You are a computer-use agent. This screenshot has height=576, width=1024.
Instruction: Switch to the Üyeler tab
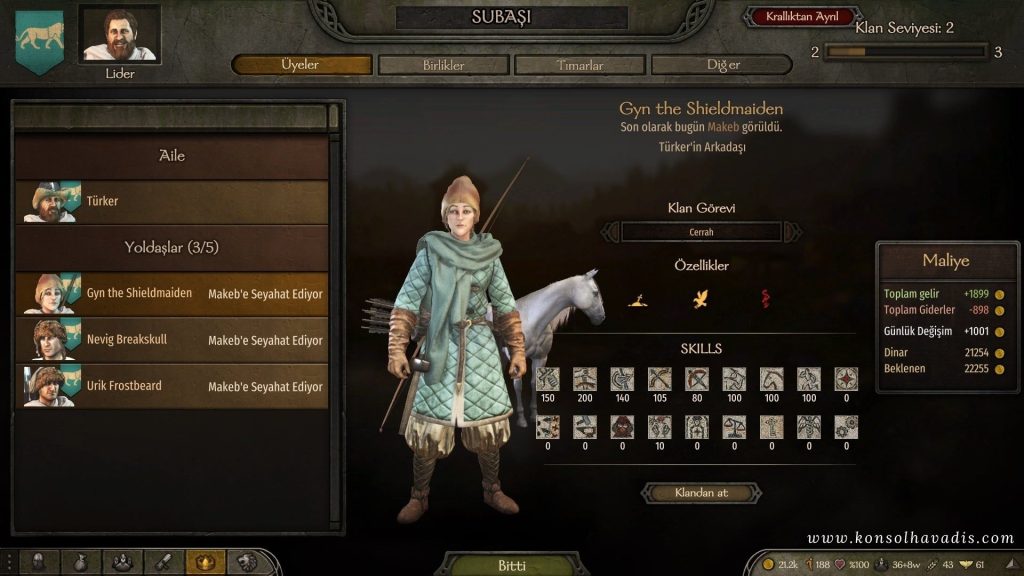tap(301, 65)
